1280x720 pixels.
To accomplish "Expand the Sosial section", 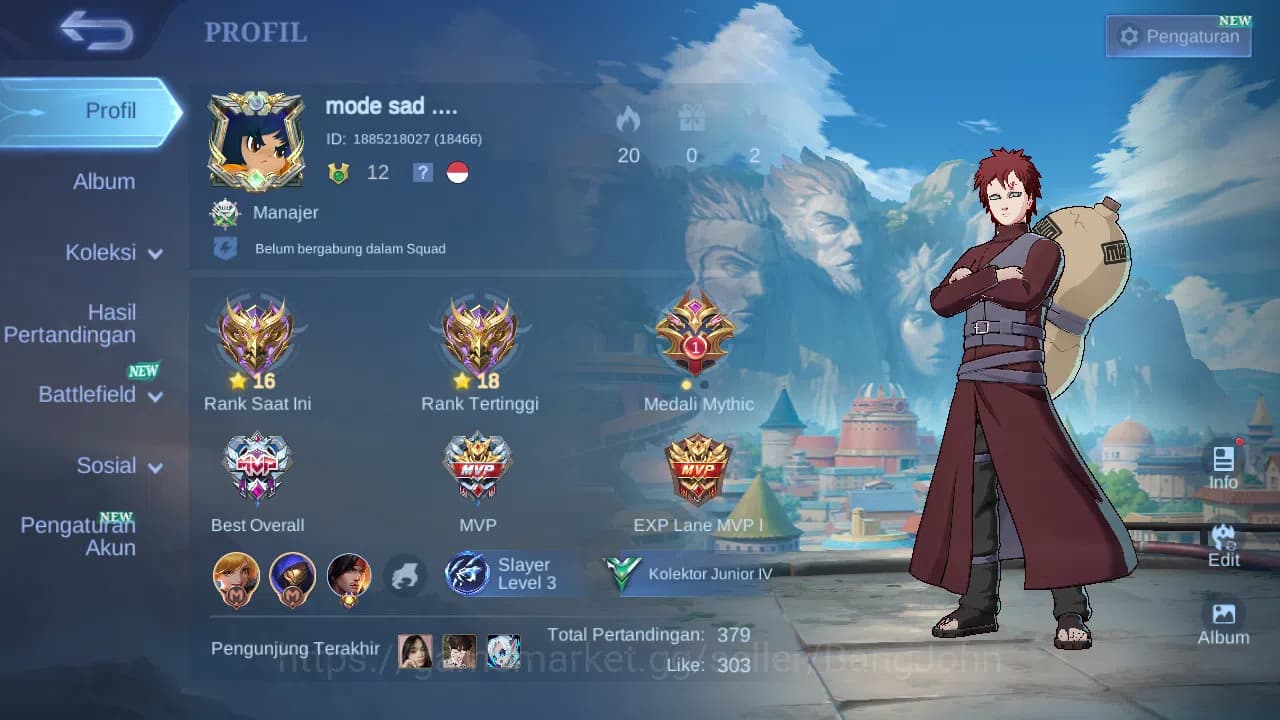I will point(106,466).
